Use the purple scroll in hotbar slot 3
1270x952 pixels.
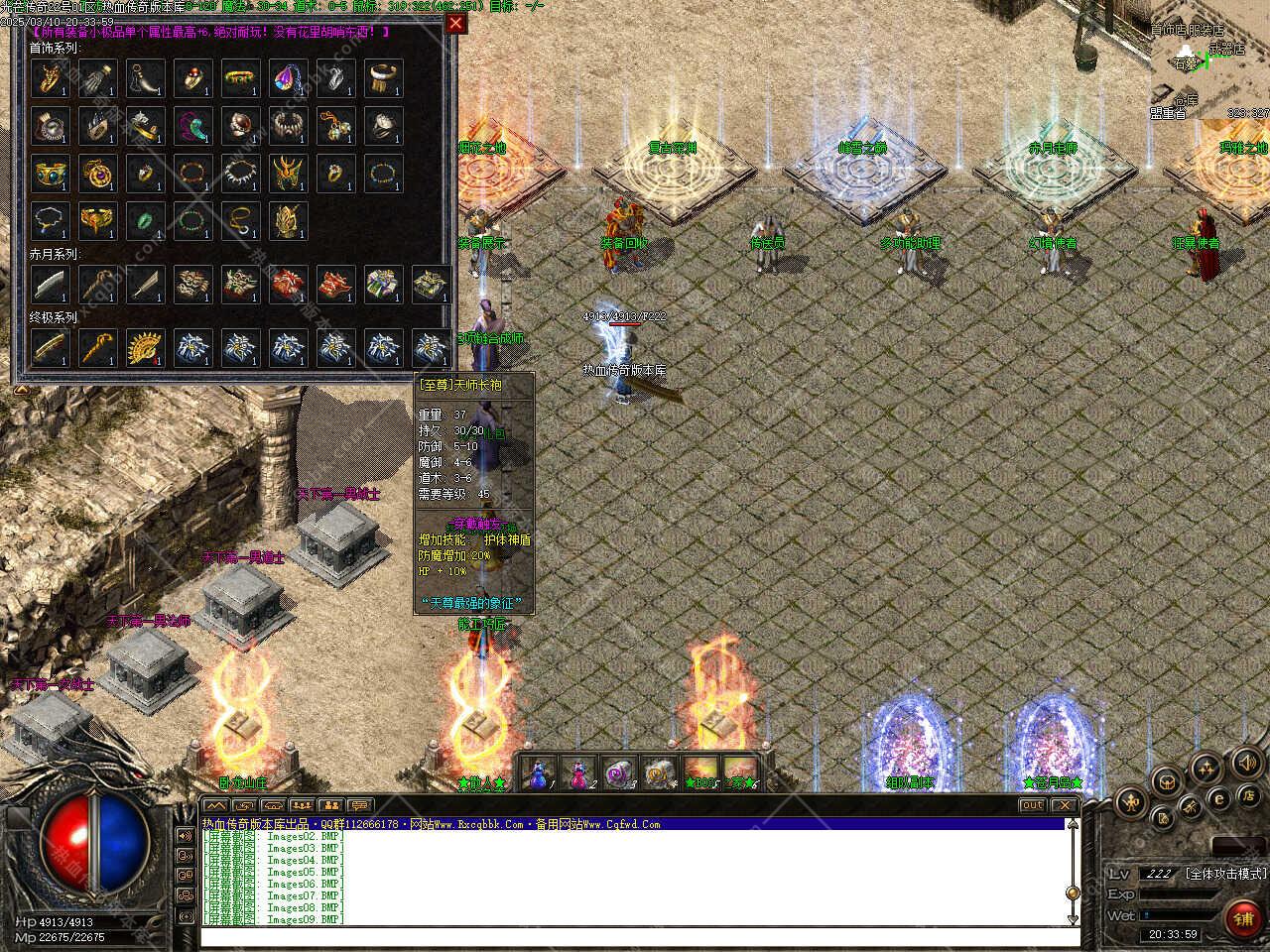[x=619, y=772]
